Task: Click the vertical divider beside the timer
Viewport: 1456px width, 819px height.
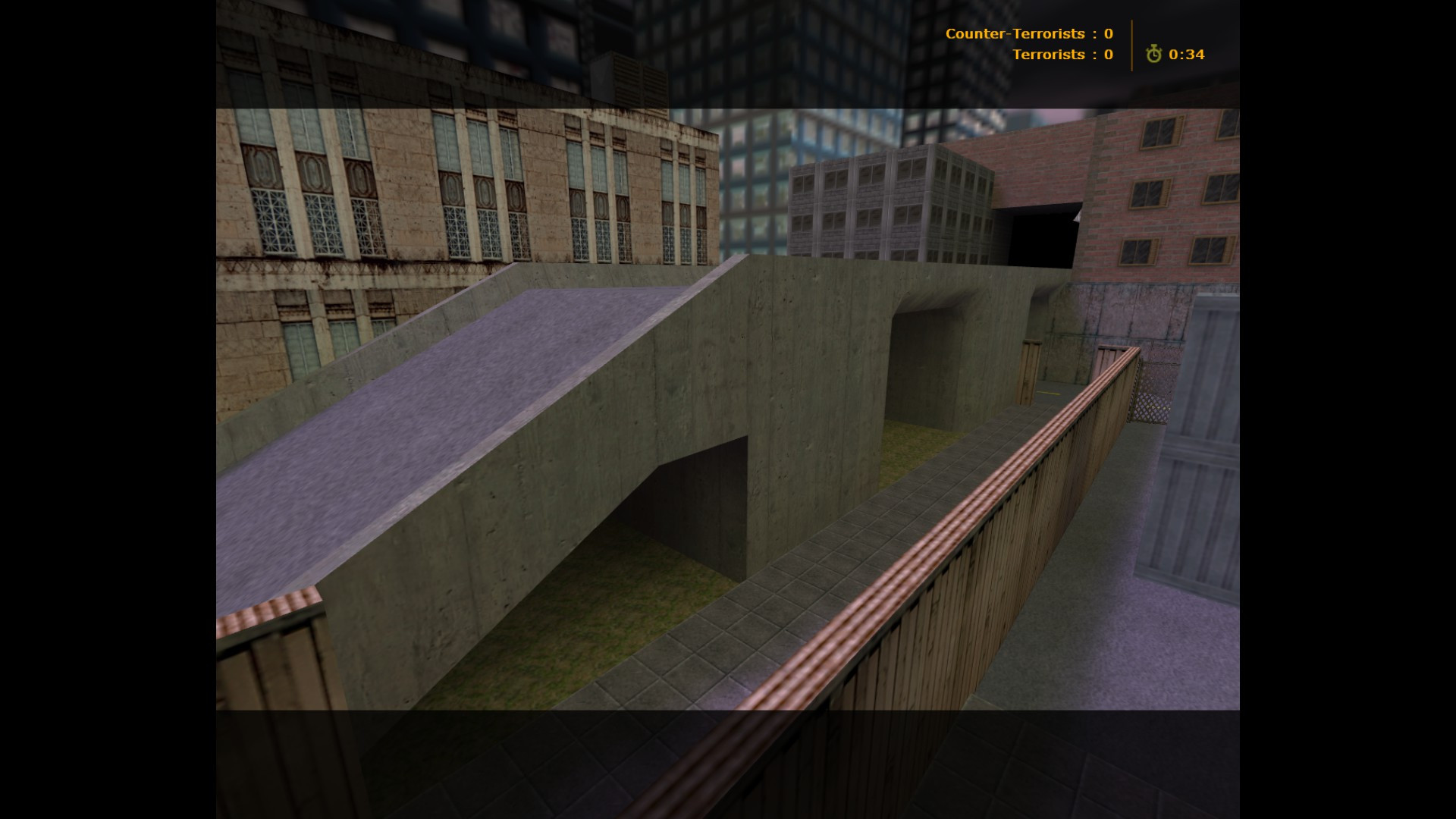Action: point(1133,45)
